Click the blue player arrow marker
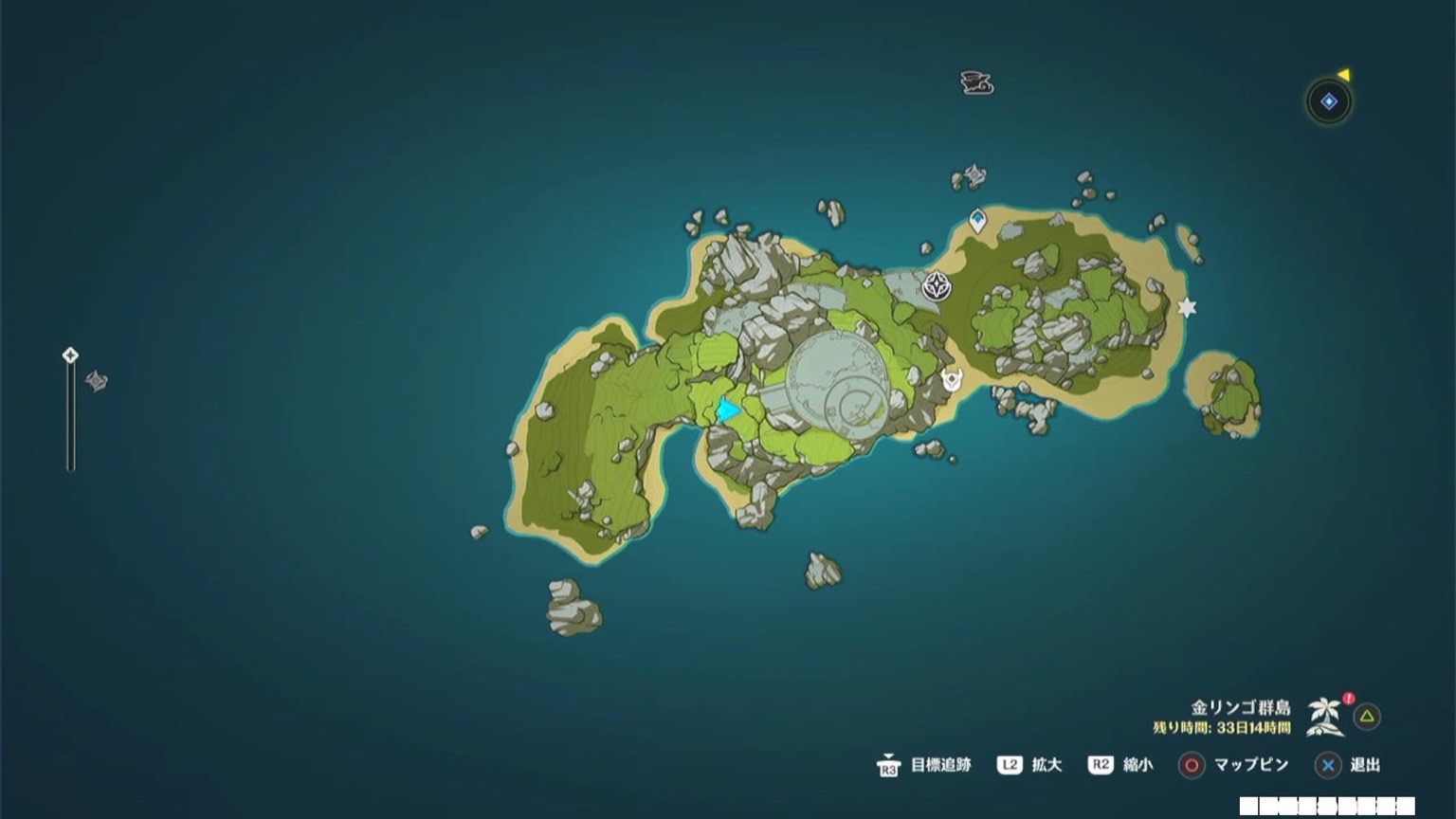Viewport: 1456px width, 819px height. (x=726, y=411)
